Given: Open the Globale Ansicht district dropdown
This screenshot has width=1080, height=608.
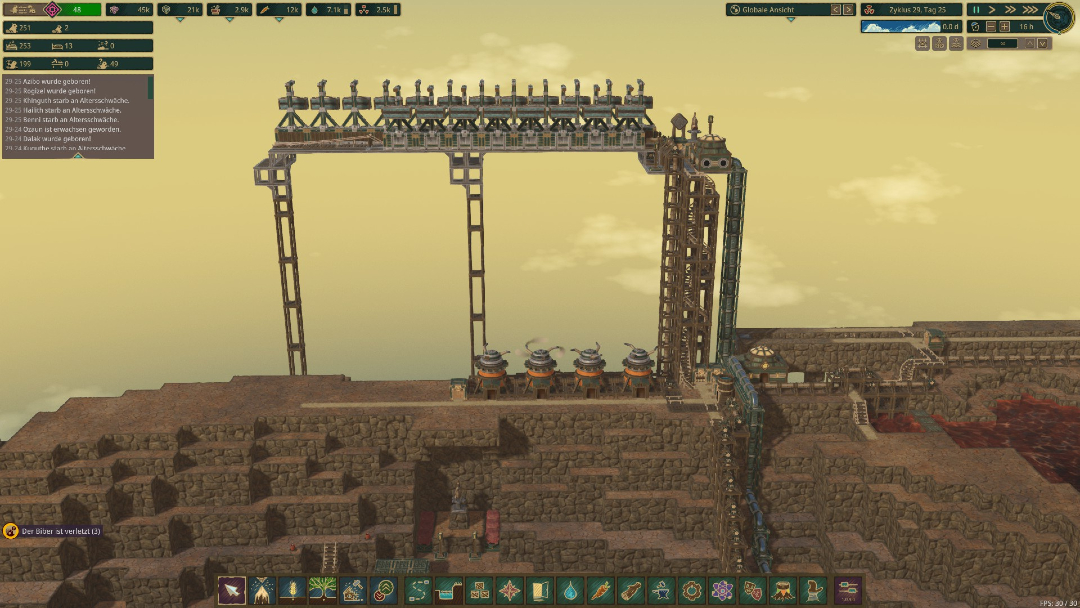Looking at the screenshot, I should [x=780, y=9].
